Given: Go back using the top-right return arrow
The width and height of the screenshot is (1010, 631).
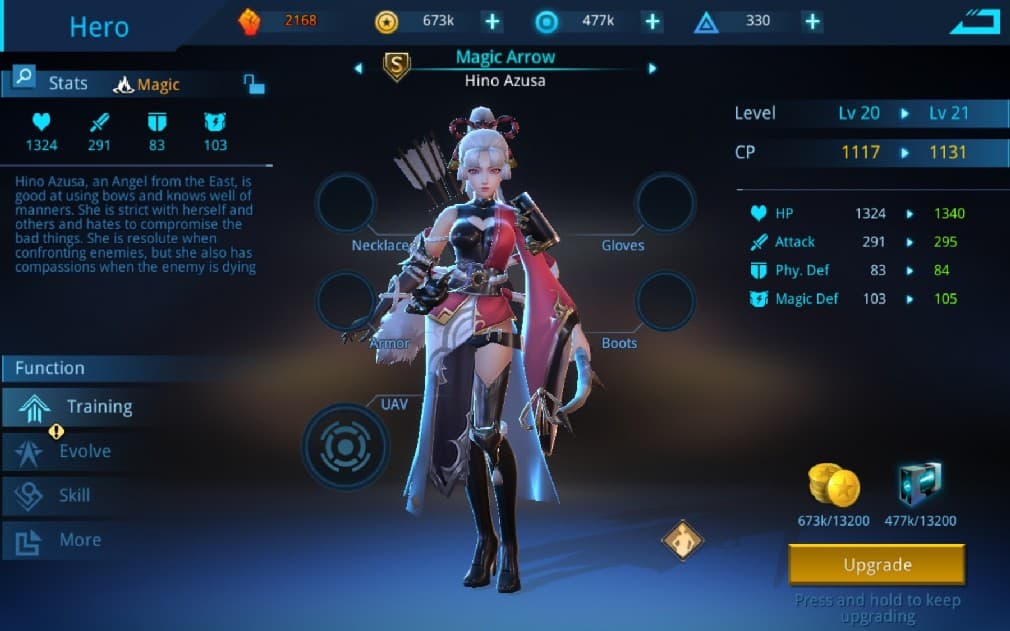Looking at the screenshot, I should click(974, 21).
